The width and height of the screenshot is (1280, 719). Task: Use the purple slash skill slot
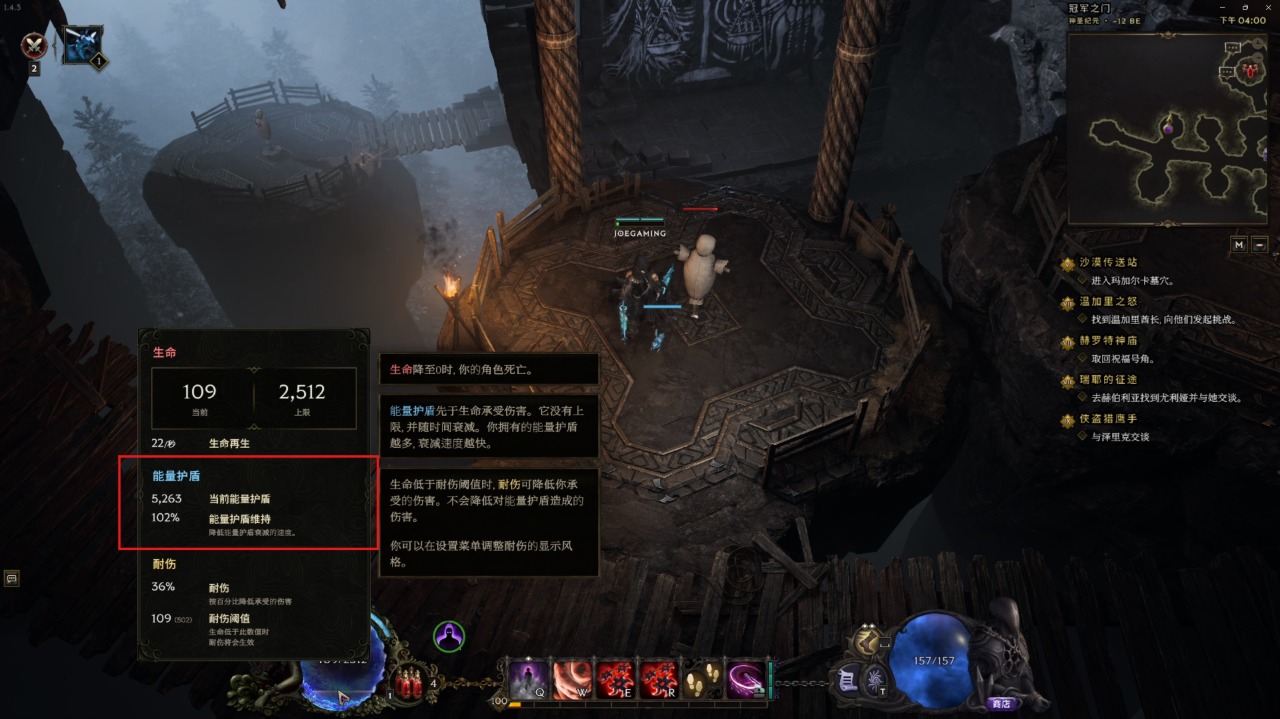[746, 680]
